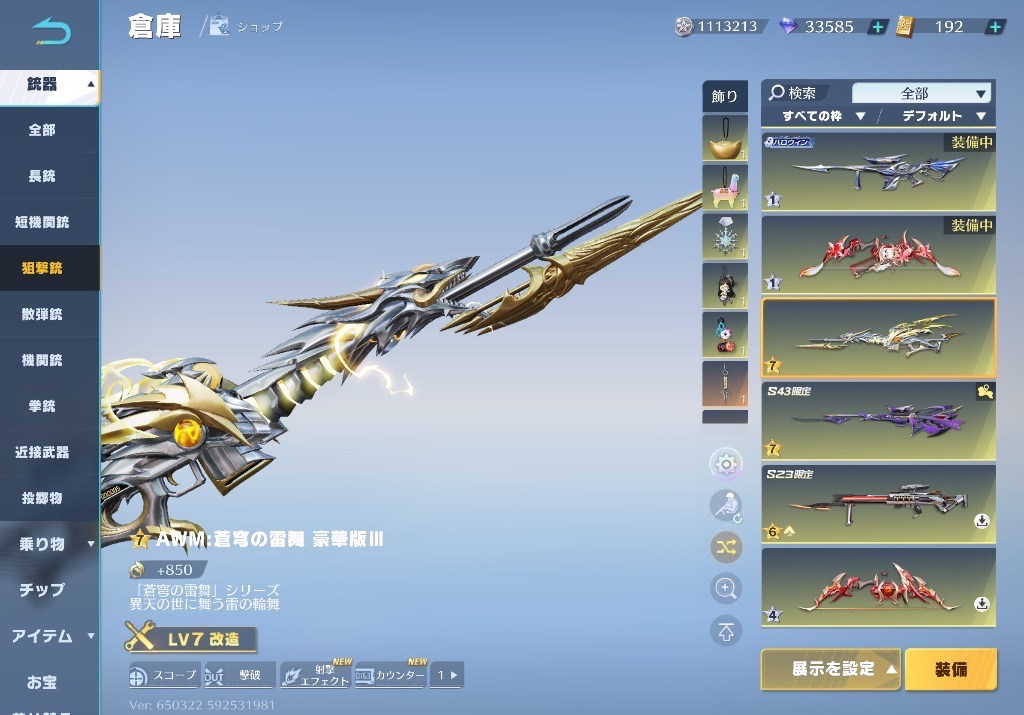Image resolution: width=1024 pixels, height=715 pixels.
Task: Select the S43限定 purple sniper skin
Action: pos(878,420)
